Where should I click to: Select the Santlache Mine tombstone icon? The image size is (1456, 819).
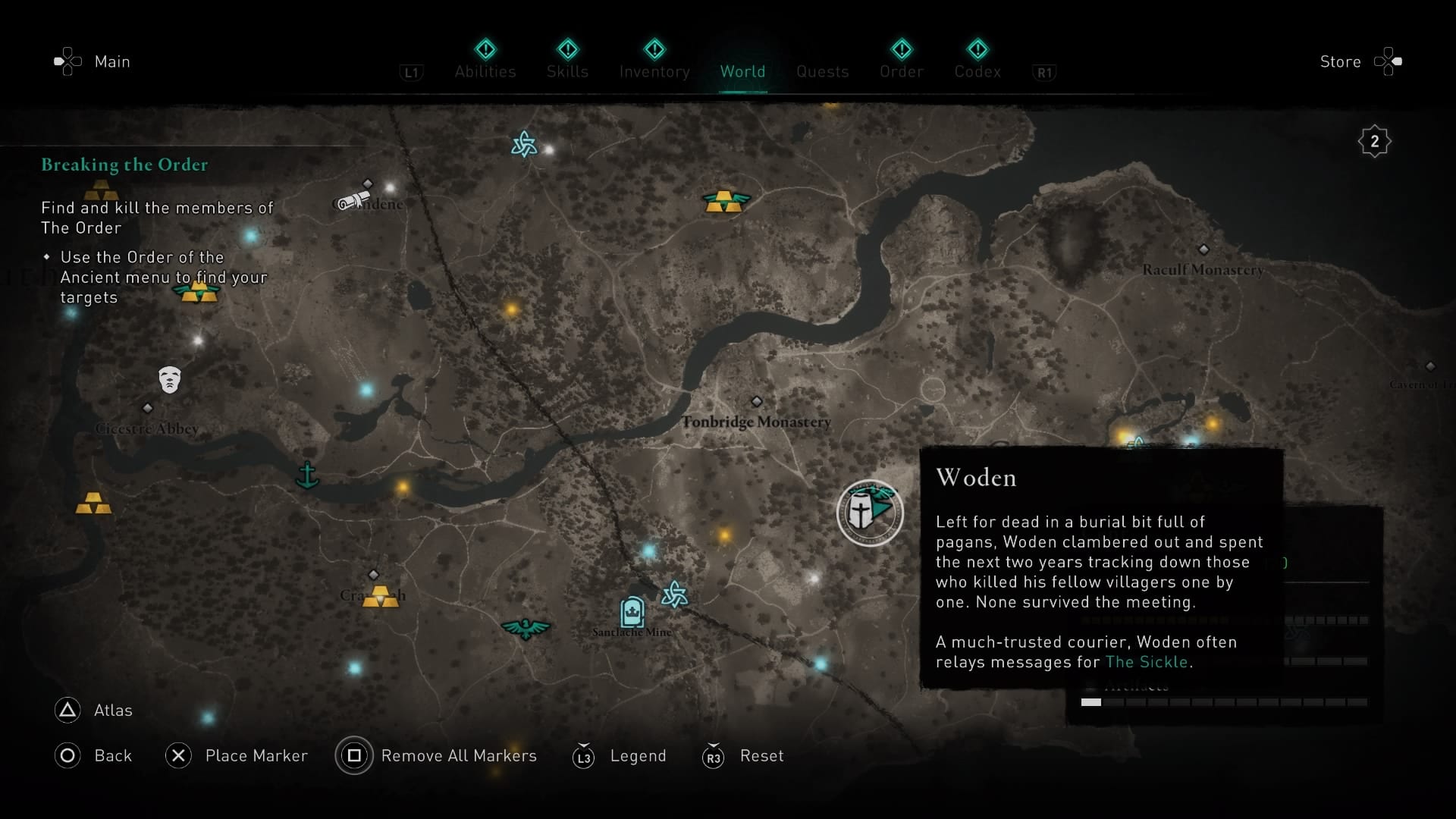(x=632, y=611)
